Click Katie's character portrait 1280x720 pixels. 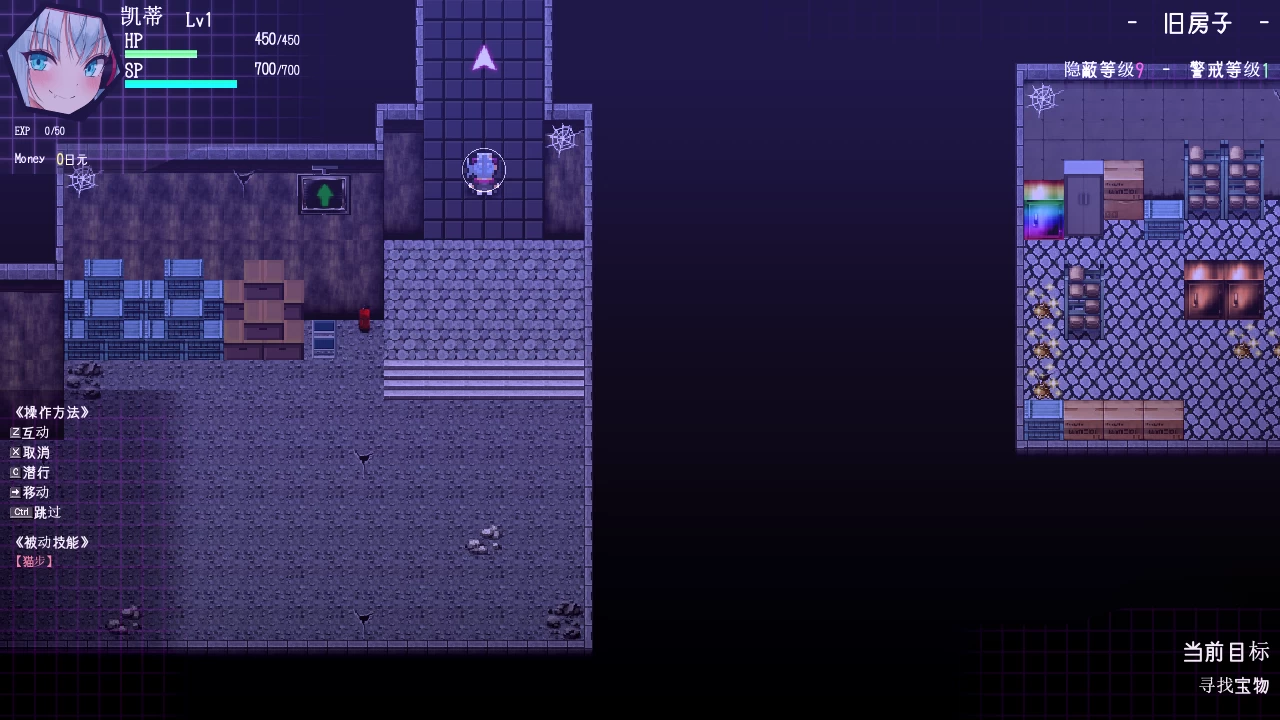(x=62, y=62)
